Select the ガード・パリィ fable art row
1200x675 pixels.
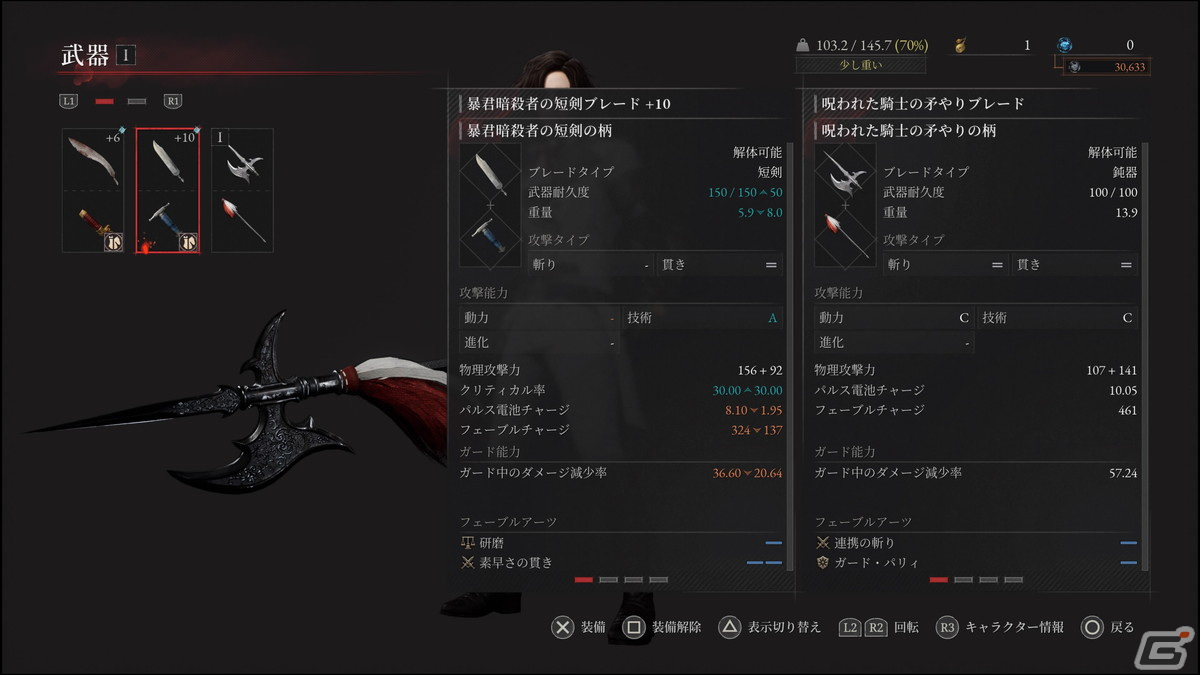pos(975,562)
